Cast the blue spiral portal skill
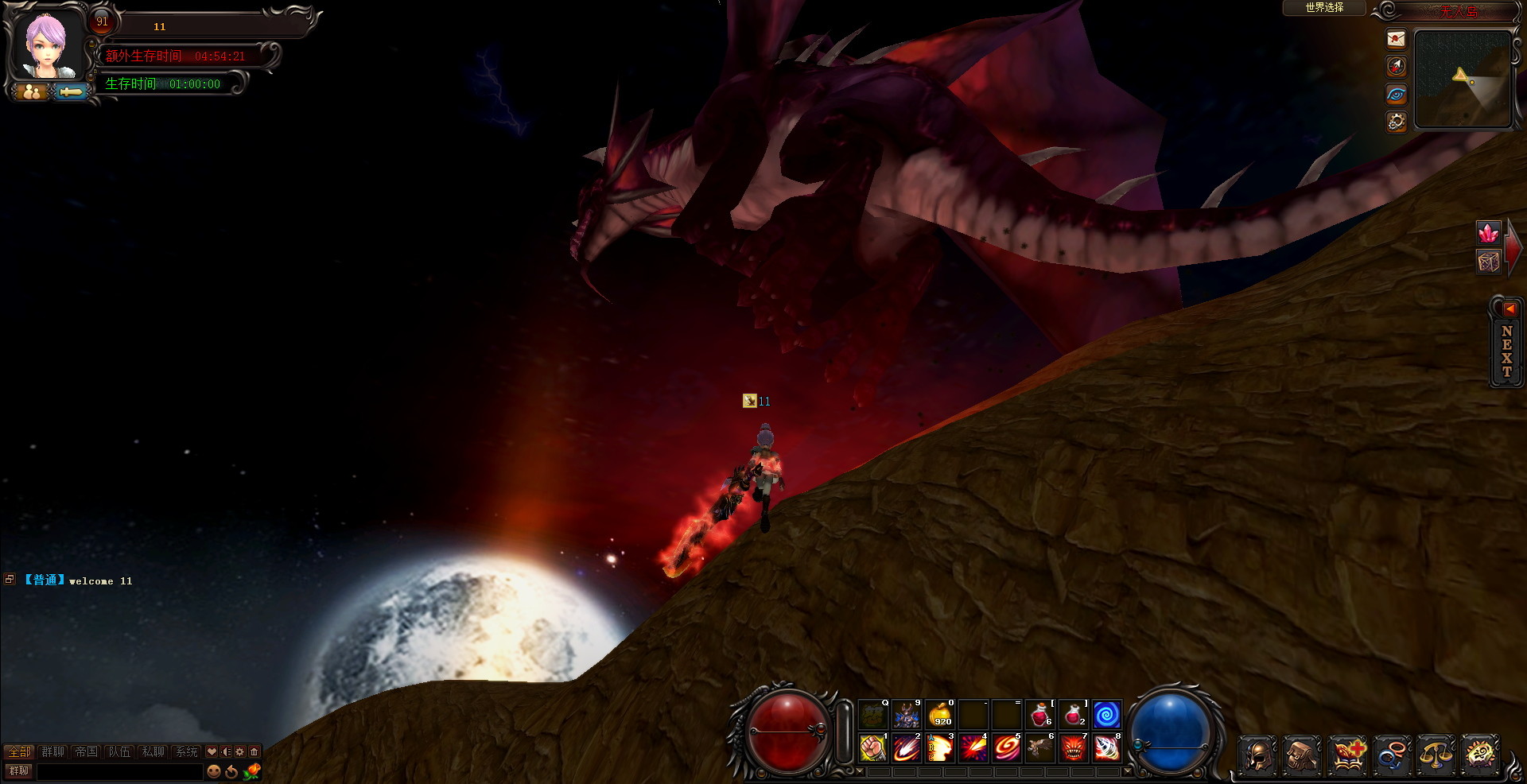This screenshot has height=784, width=1527. tap(1106, 715)
